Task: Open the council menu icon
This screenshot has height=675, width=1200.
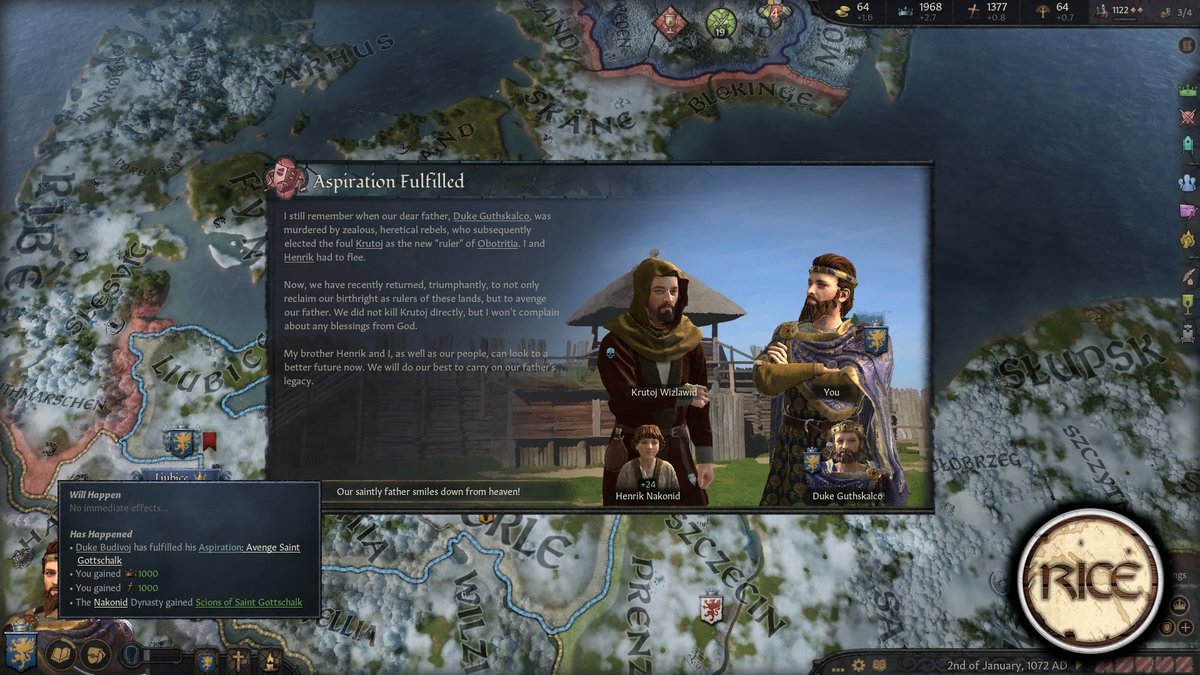Action: coord(1188,144)
